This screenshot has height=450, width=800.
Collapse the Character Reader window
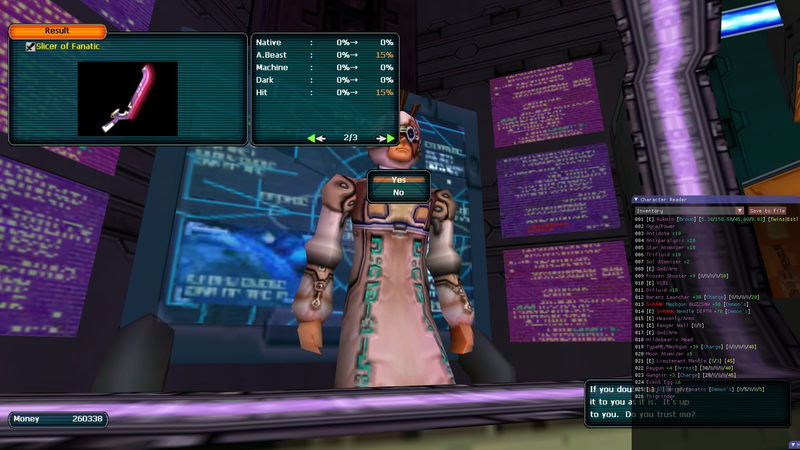pos(635,200)
